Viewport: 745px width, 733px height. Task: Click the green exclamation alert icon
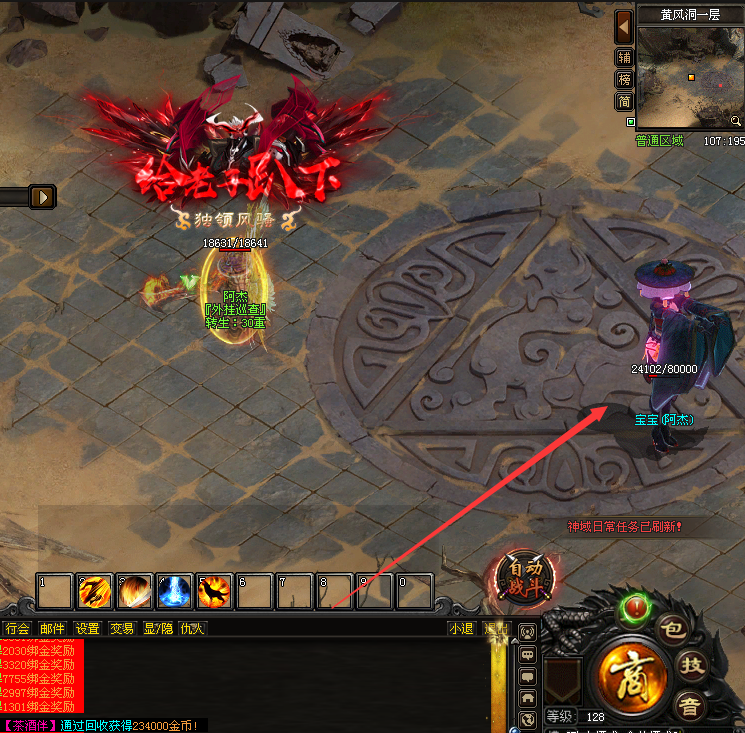(x=634, y=606)
